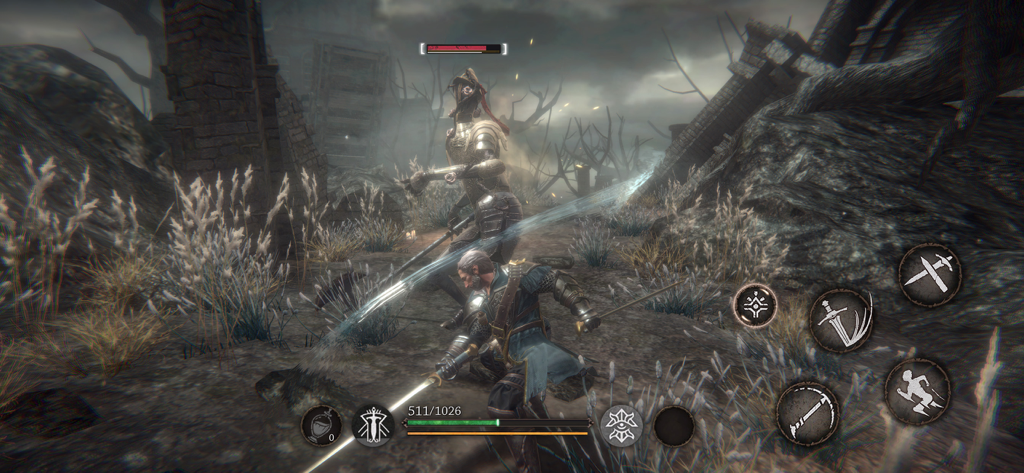Viewport: 1024px width, 473px height.
Task: Activate the eye sigil ability
Action: click(x=621, y=425)
